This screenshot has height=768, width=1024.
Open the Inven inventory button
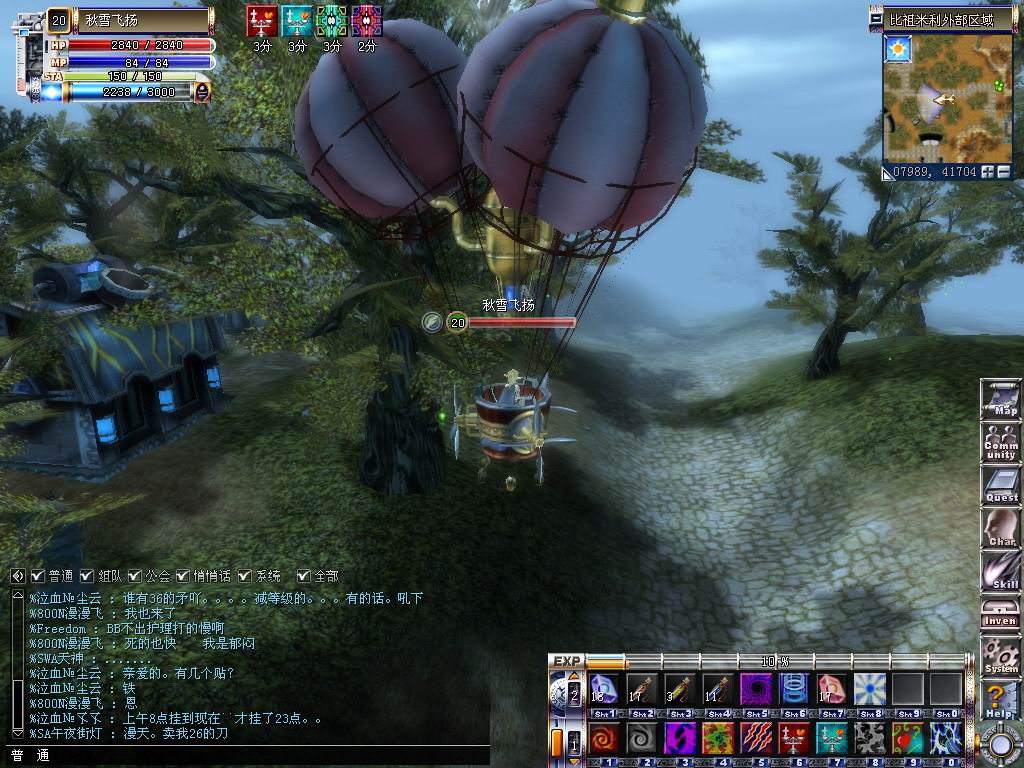tap(1000, 614)
